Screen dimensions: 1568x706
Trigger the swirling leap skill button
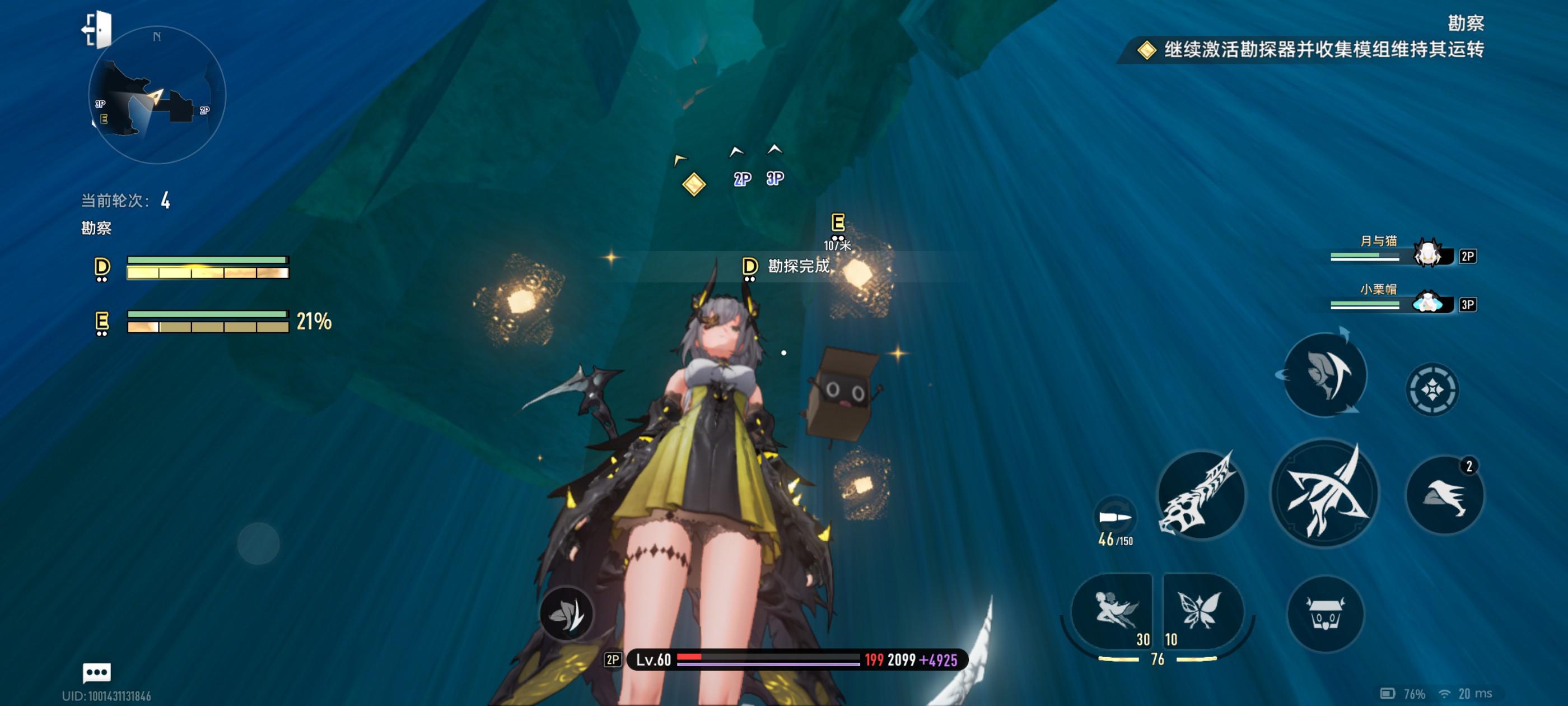tap(1324, 375)
